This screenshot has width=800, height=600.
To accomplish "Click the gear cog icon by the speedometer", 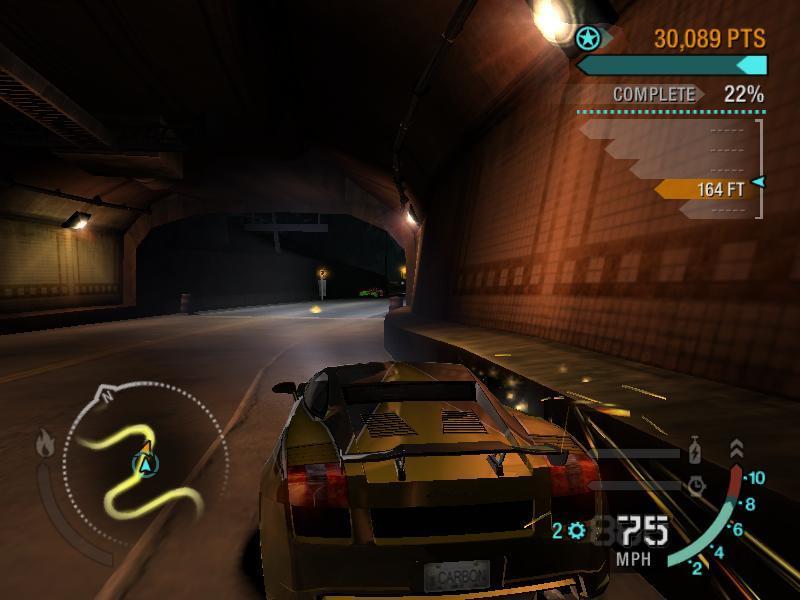I will point(577,530).
